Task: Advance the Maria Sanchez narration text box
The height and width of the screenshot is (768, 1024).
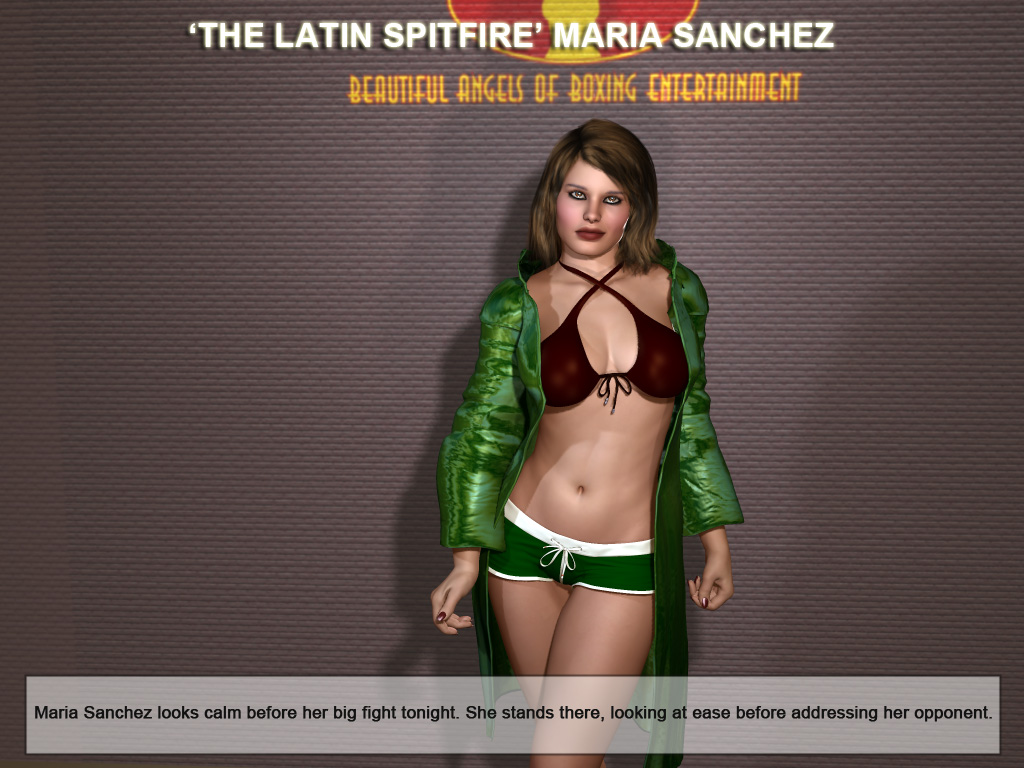Action: point(512,714)
